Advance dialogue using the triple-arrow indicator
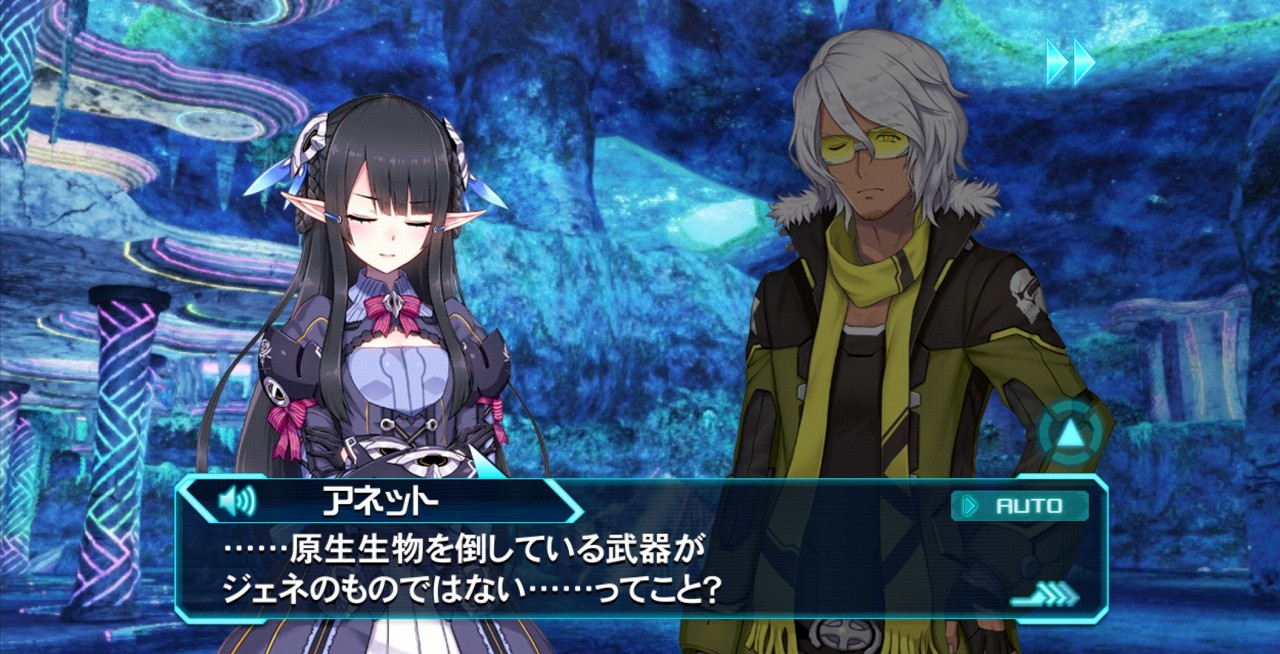 click(x=1044, y=595)
